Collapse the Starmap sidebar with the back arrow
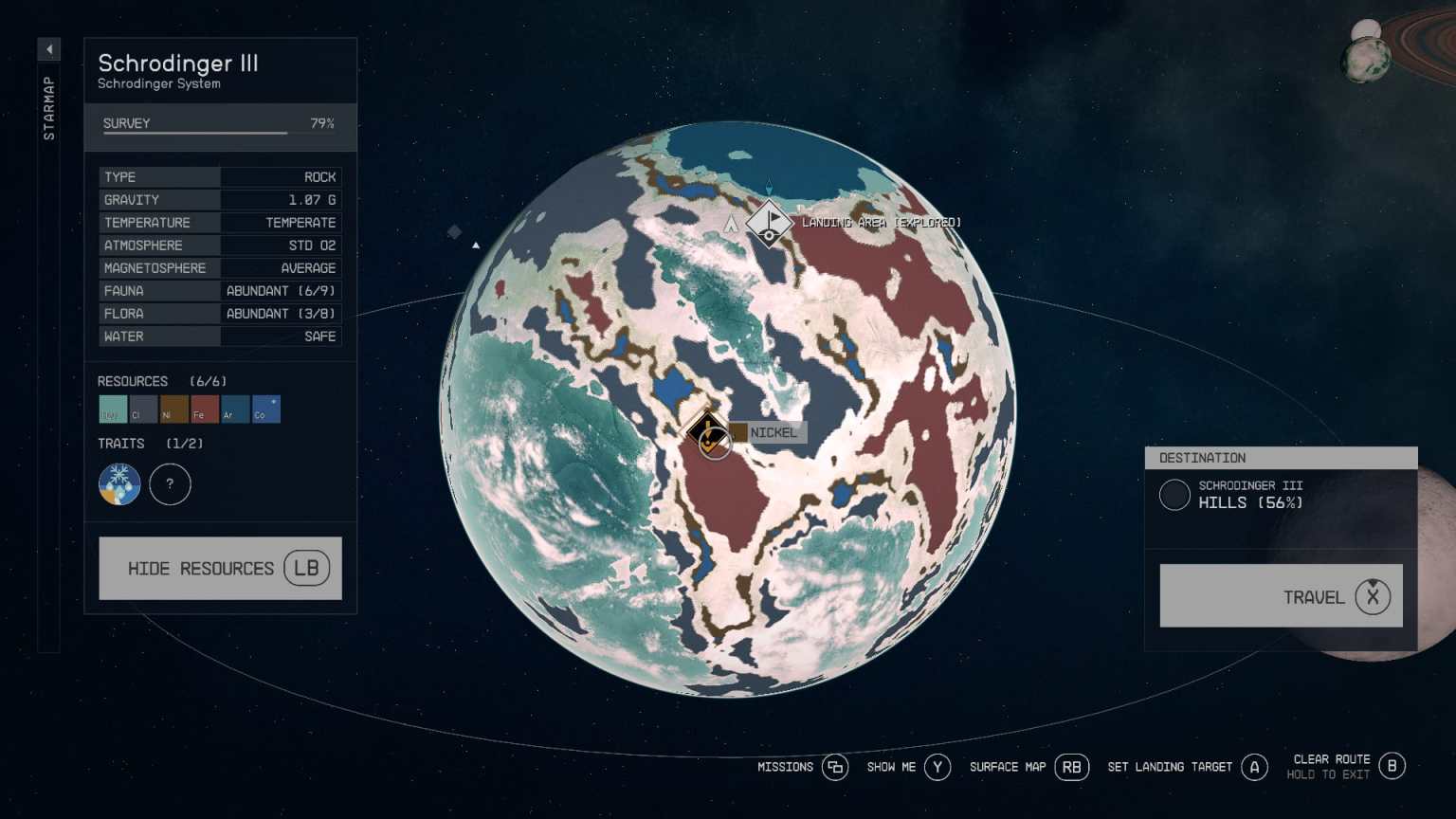 click(48, 48)
